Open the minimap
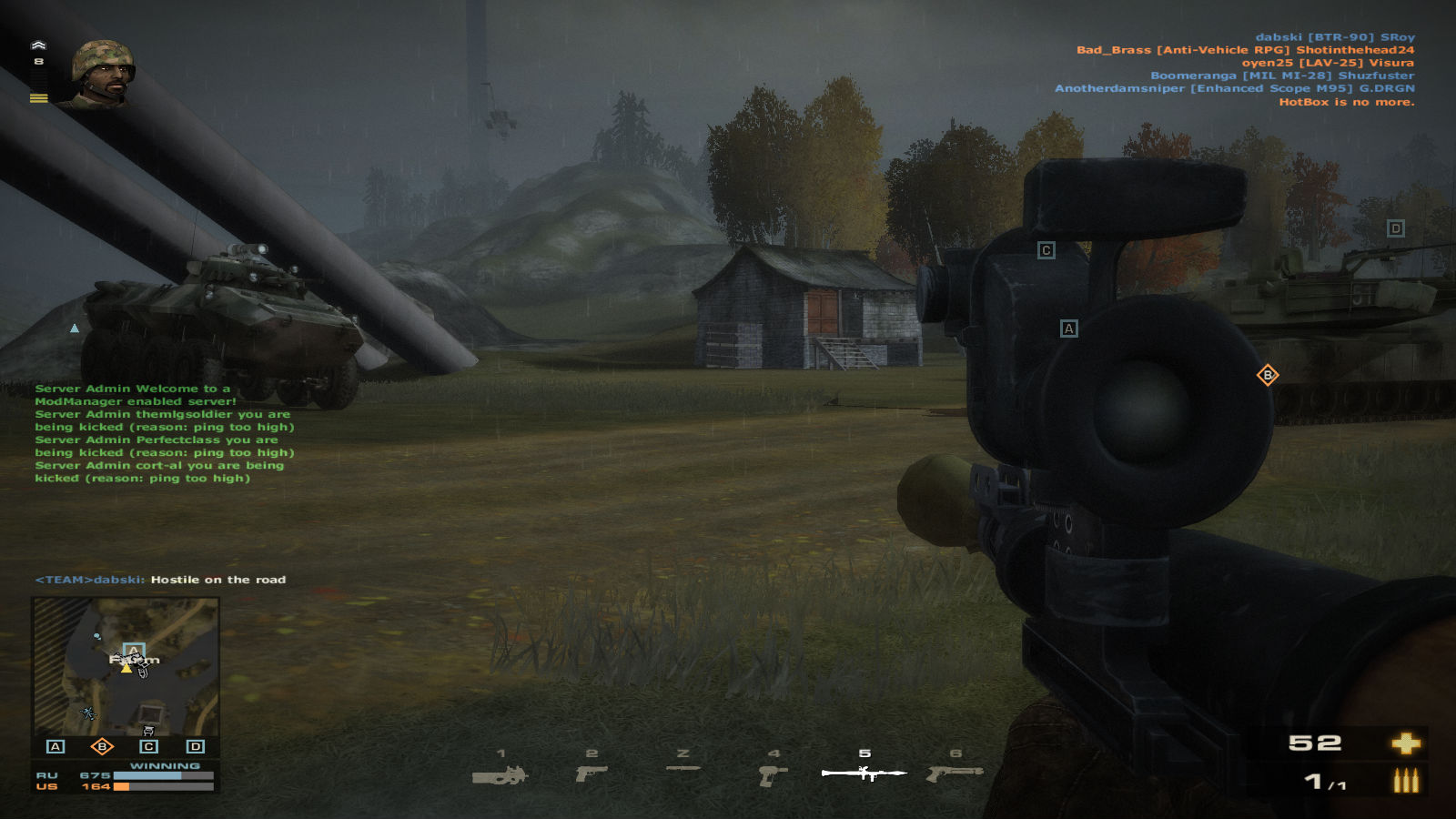This screenshot has height=819, width=1456. pyautogui.click(x=126, y=666)
